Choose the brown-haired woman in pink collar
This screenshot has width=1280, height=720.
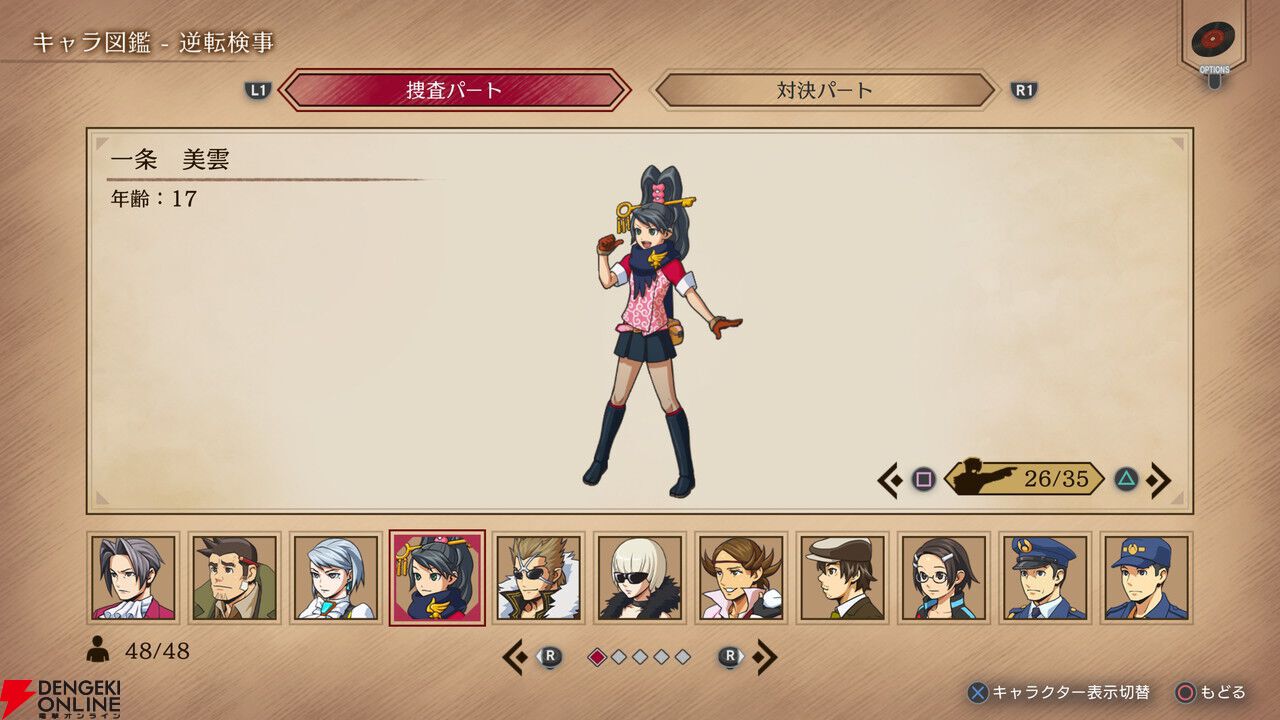click(x=741, y=578)
